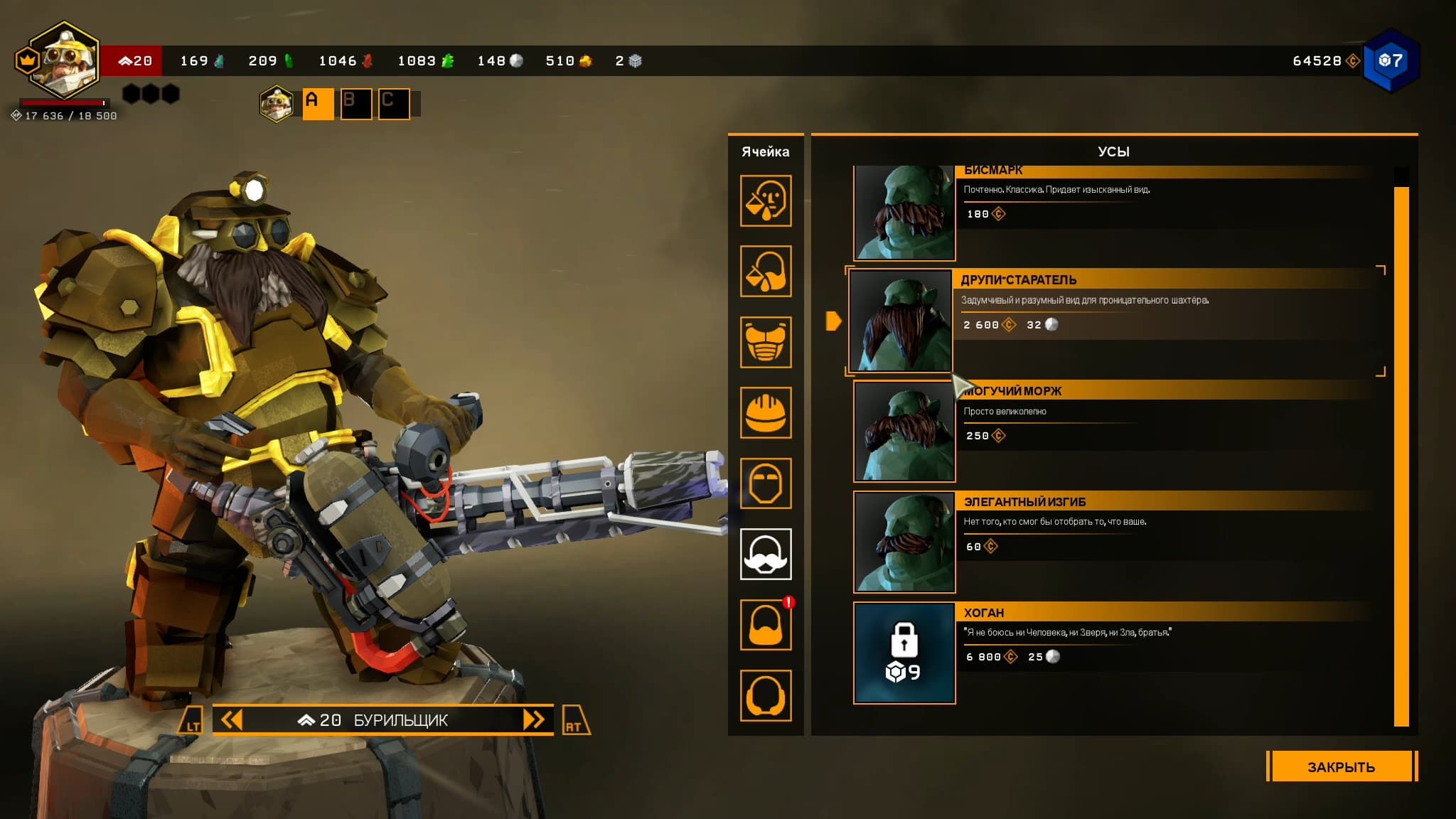Close the cosmetics menu with ЗАКРЫТЬ
This screenshot has width=1456, height=819.
click(x=1341, y=766)
